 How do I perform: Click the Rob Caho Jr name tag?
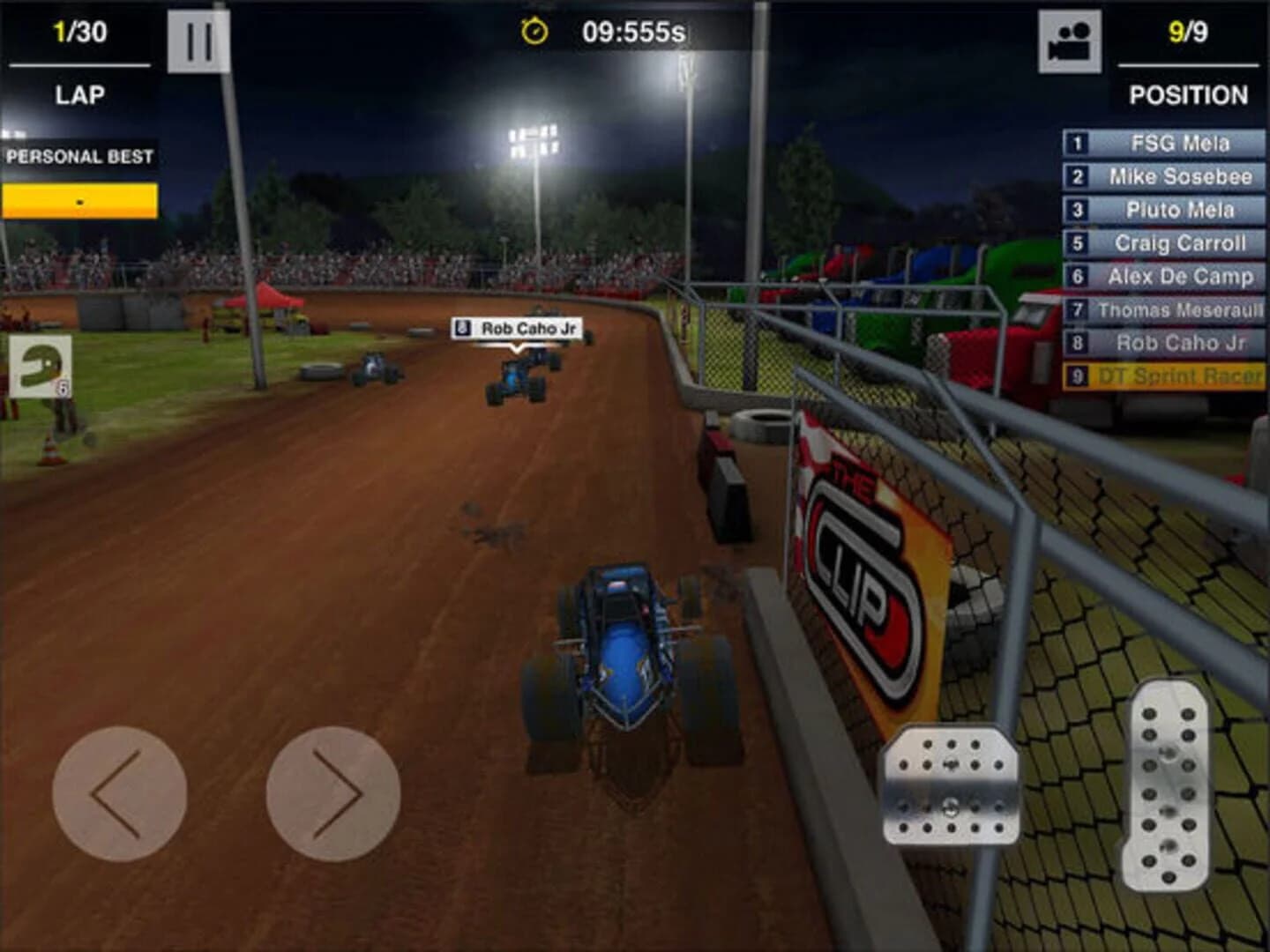click(x=518, y=329)
